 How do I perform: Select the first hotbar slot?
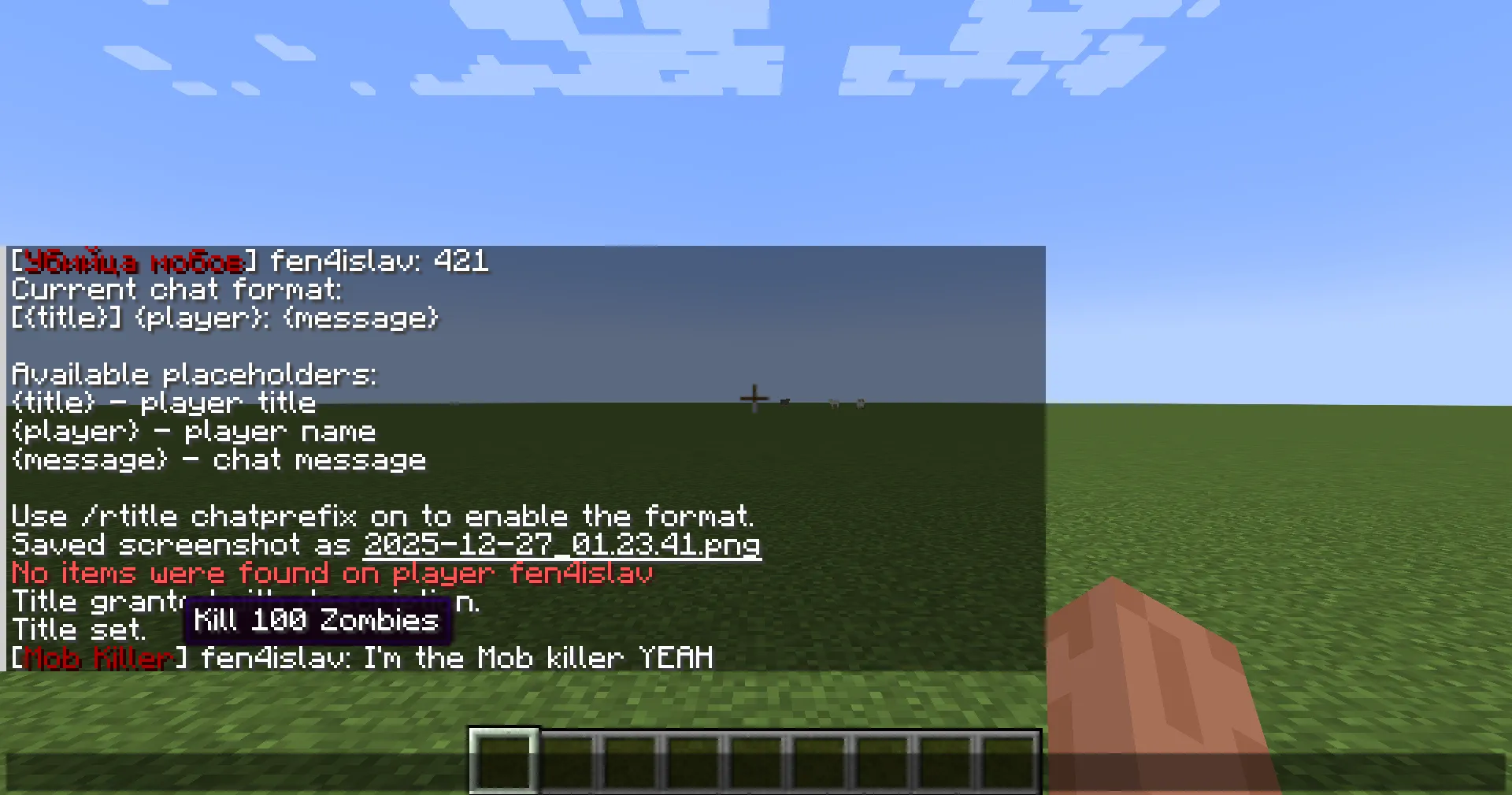(504, 760)
